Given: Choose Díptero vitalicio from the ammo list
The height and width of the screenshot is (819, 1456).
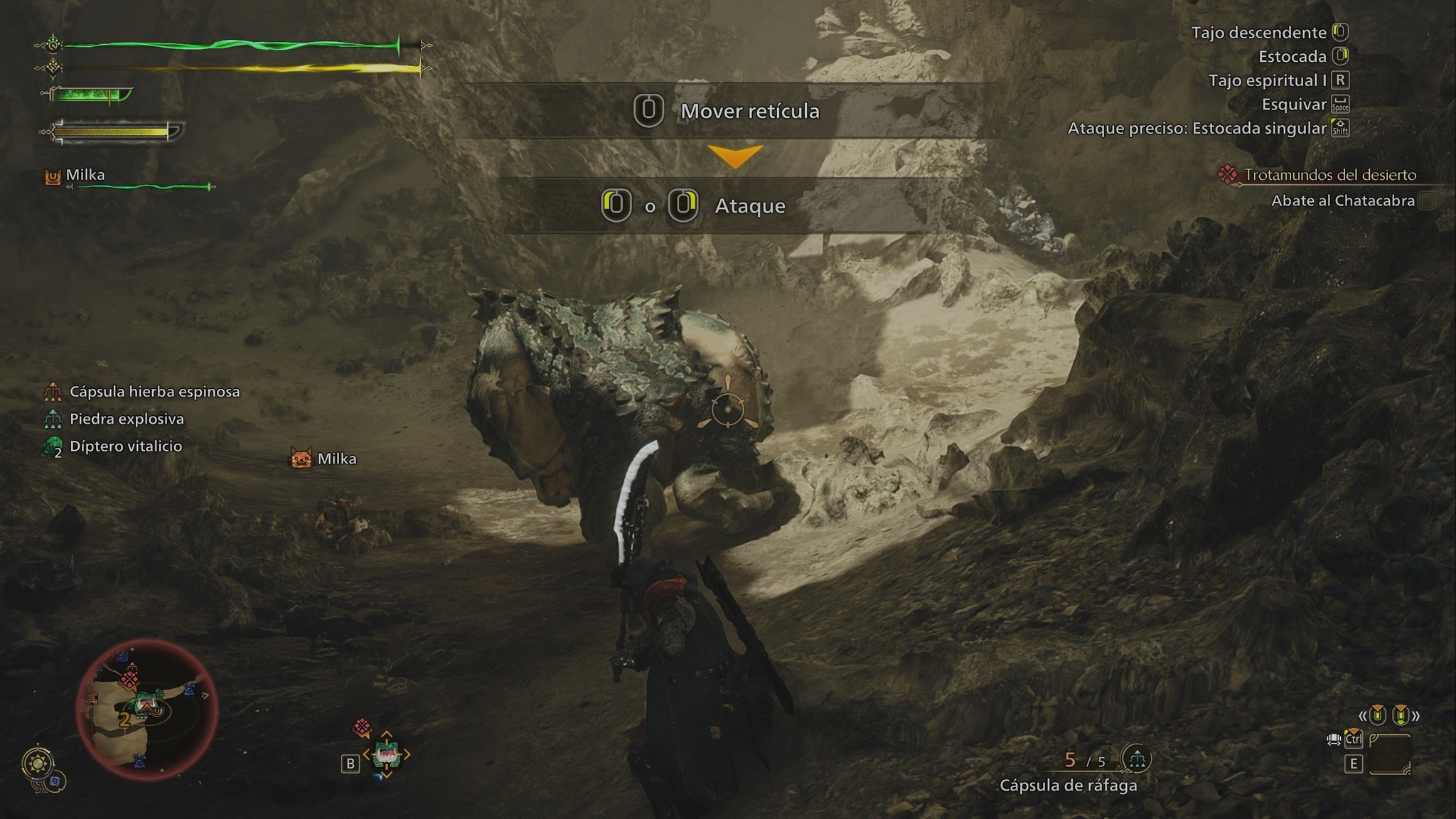Looking at the screenshot, I should (126, 446).
